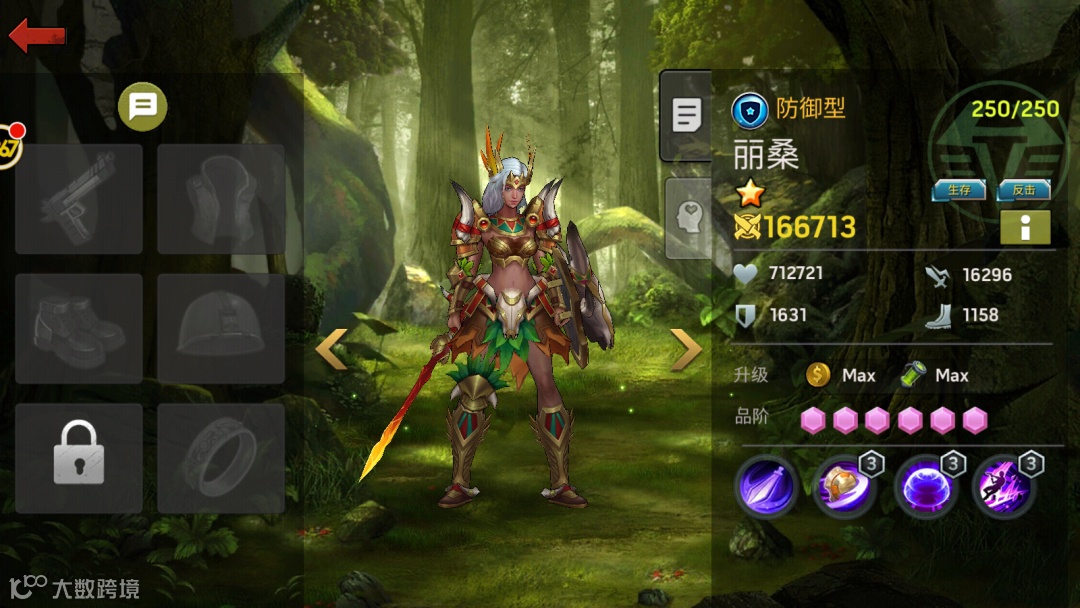This screenshot has width=1080, height=608.
Task: Open the chat bubble icon
Action: click(x=143, y=106)
